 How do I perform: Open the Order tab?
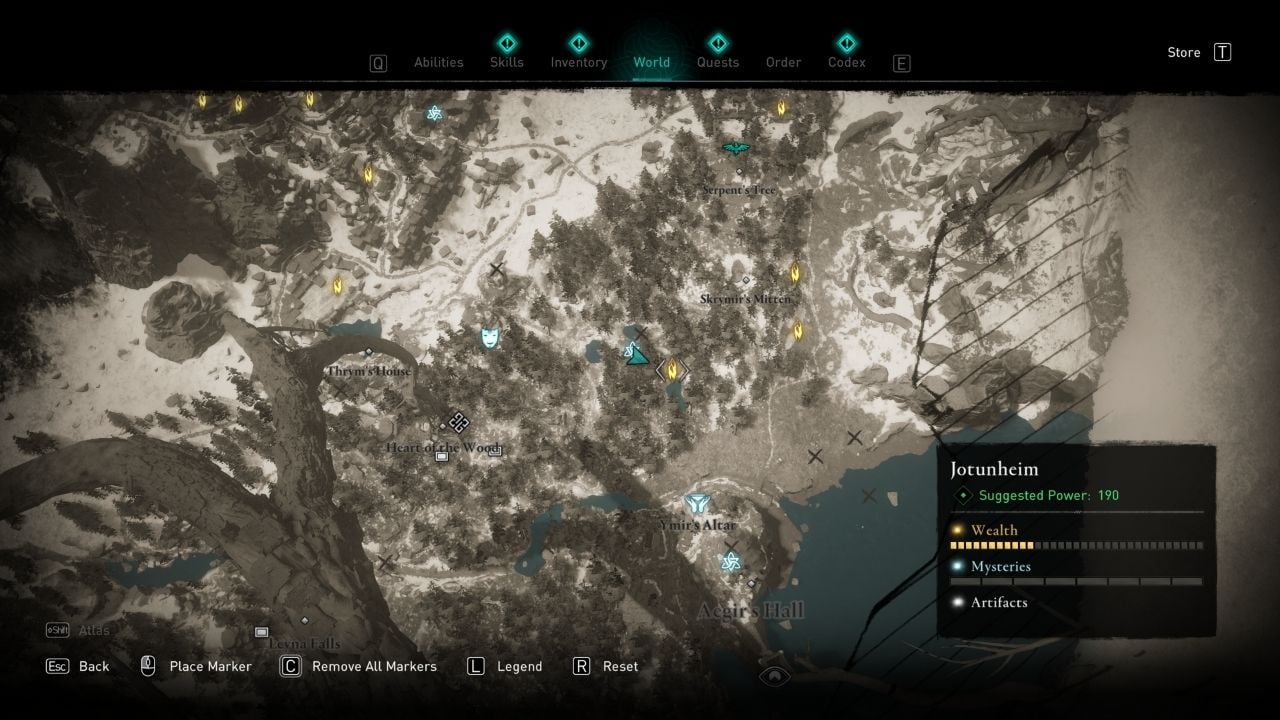point(783,62)
